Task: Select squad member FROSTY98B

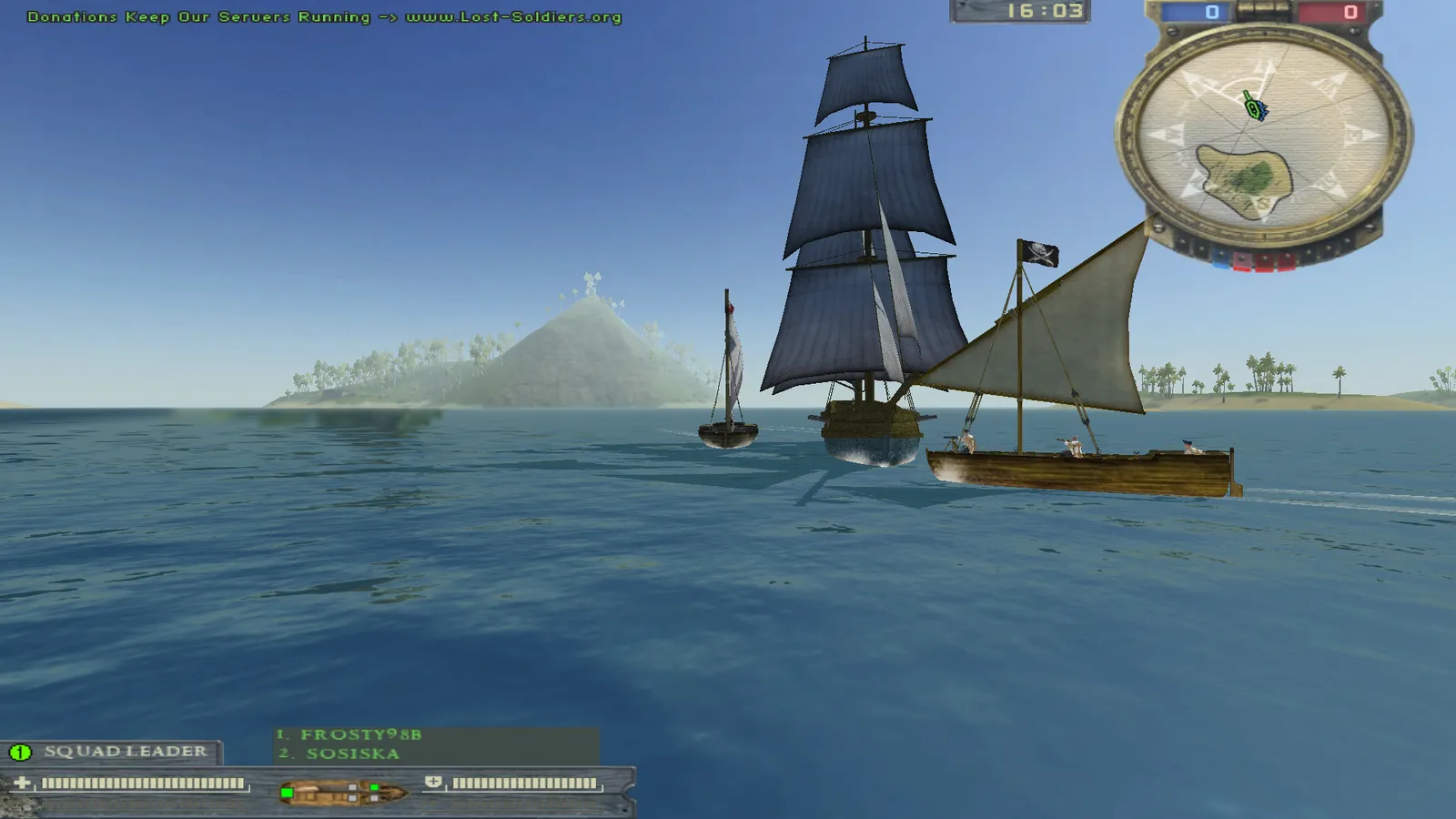Action: [x=361, y=734]
